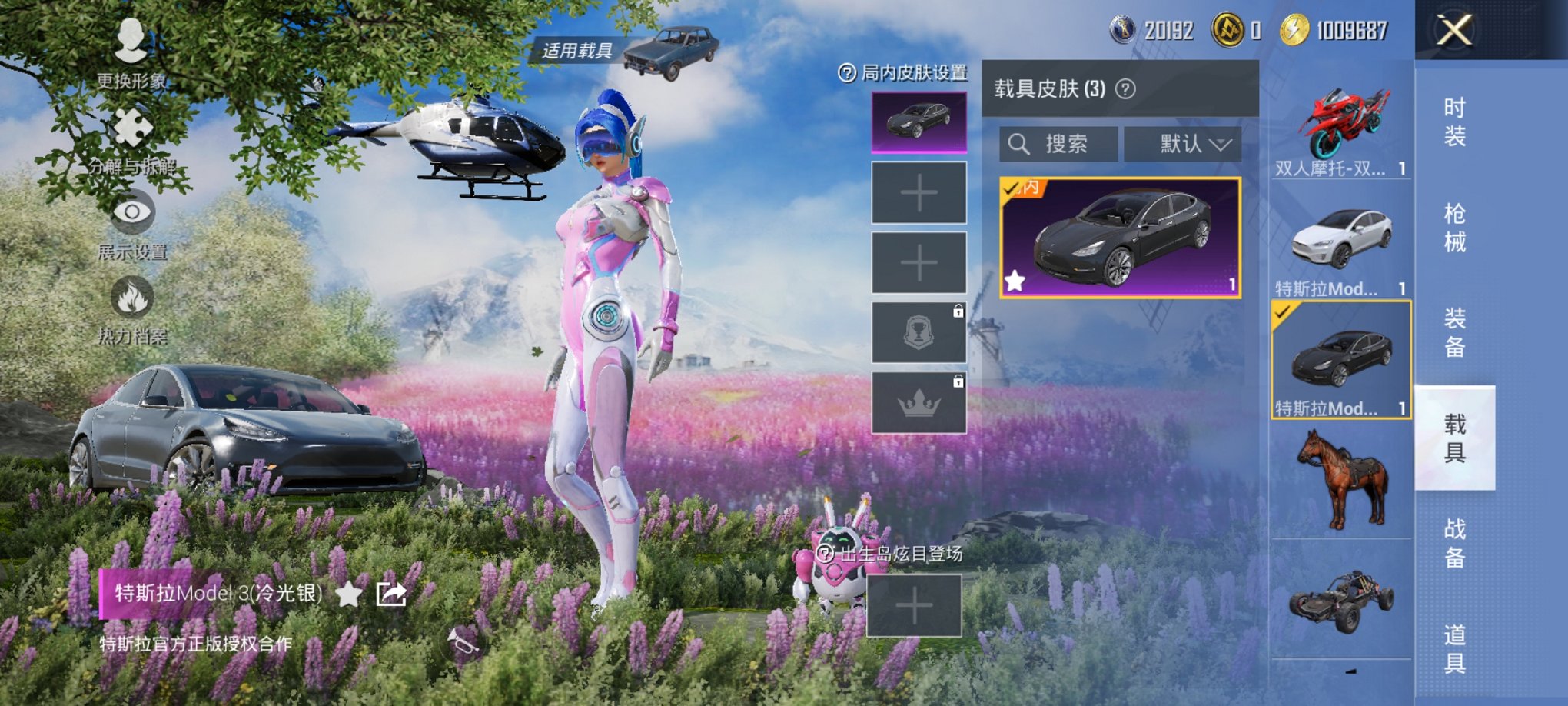Open the 默认 sort dropdown
Viewport: 1568px width, 706px height.
1182,144
